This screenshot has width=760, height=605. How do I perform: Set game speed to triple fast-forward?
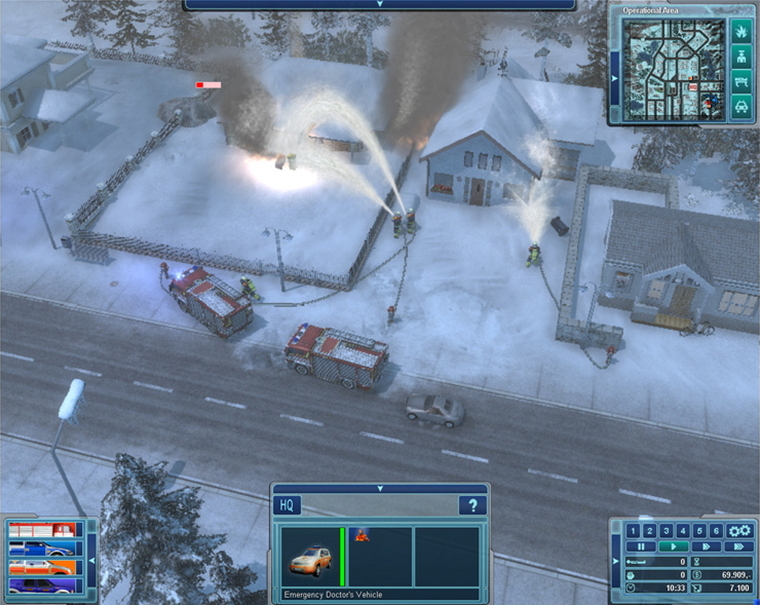click(x=738, y=547)
